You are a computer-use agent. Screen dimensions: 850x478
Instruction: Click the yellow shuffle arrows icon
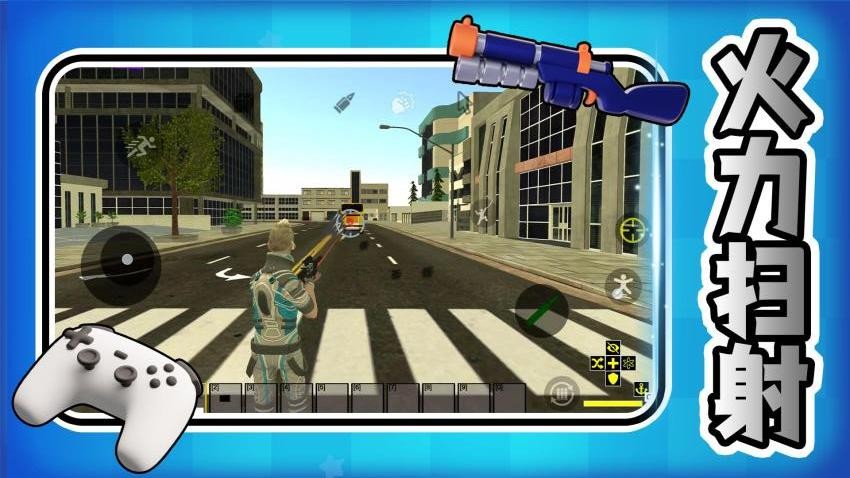pyautogui.click(x=599, y=363)
